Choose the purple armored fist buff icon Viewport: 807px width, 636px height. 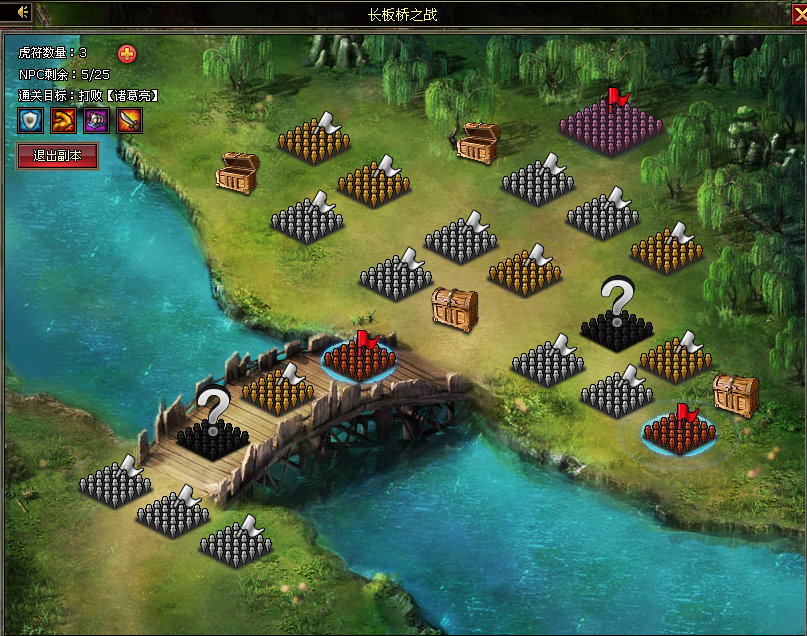[x=97, y=121]
